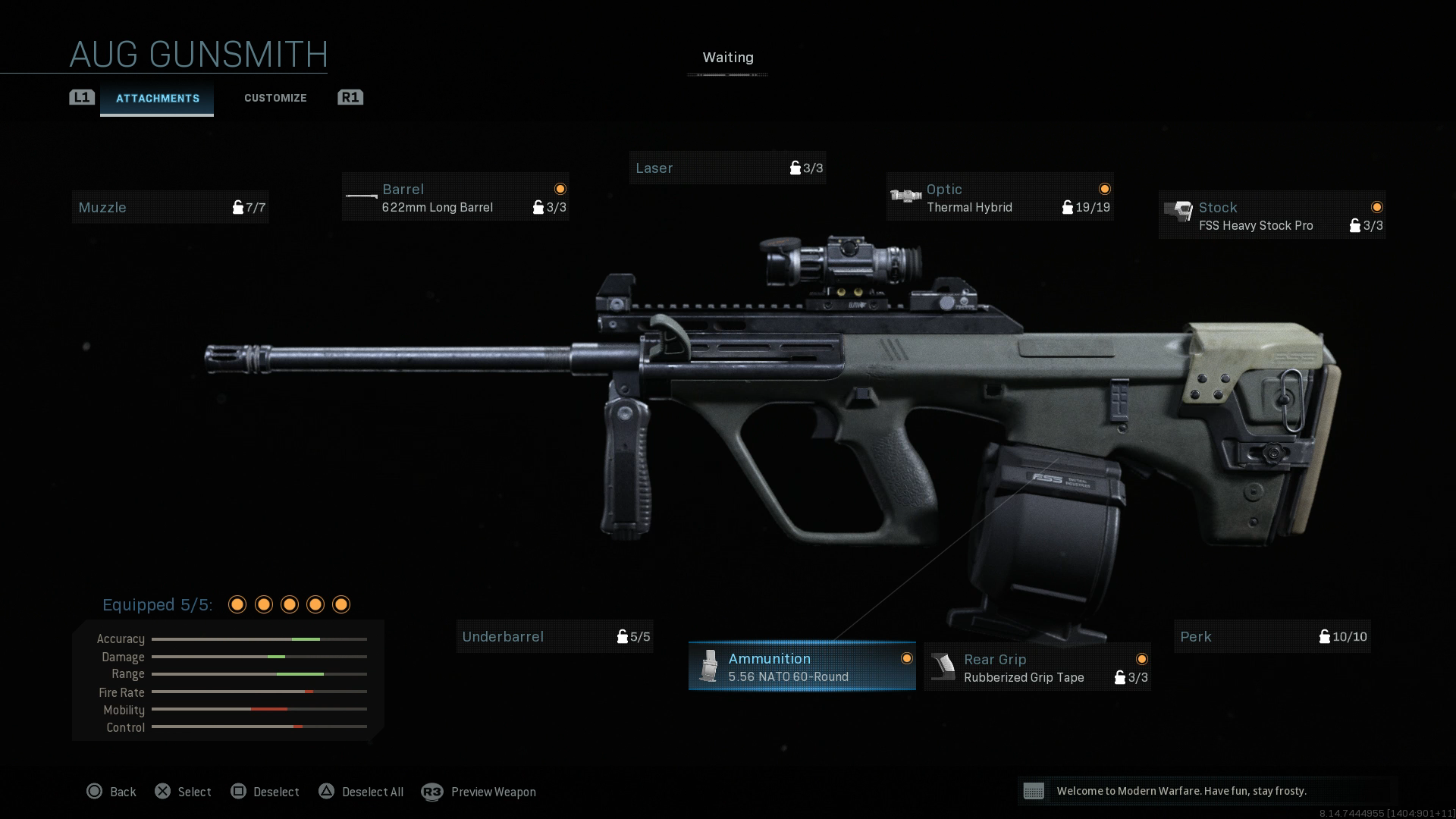Toggle the equipped indicator dot on the Barrel slot
Viewport: 1456px width, 819px height.
[559, 188]
